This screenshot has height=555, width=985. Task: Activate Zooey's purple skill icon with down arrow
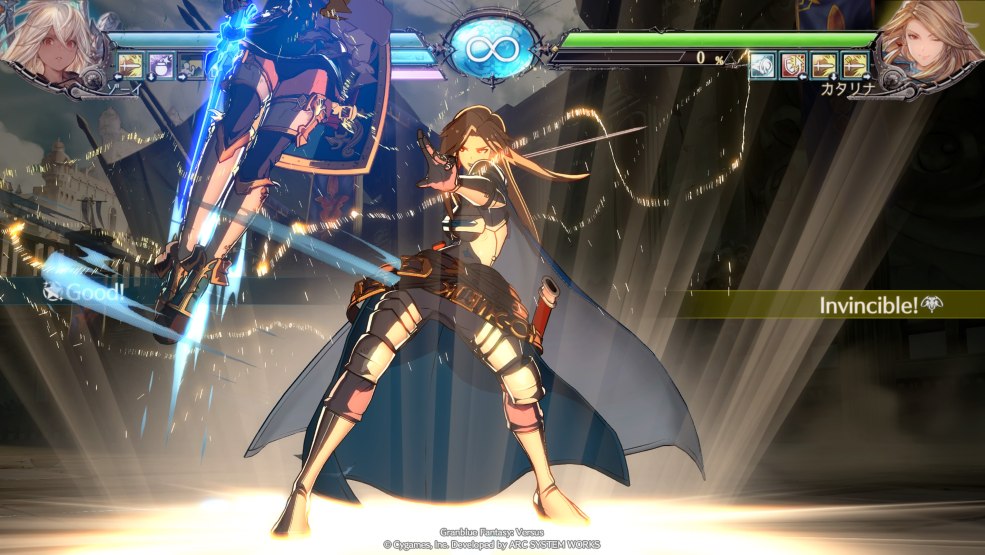[162, 66]
